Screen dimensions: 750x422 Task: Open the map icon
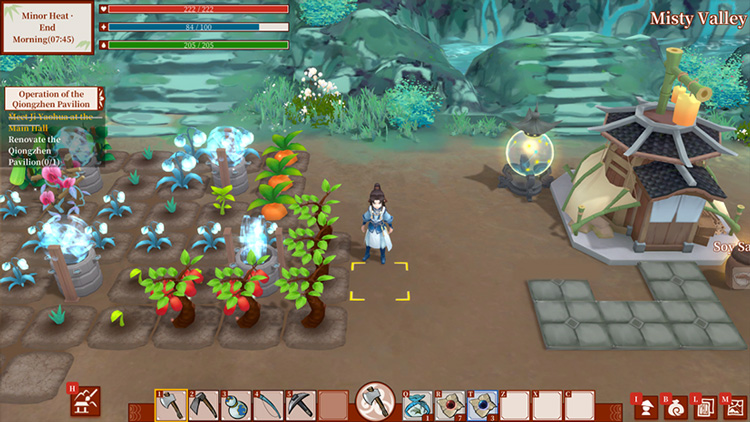(734, 405)
